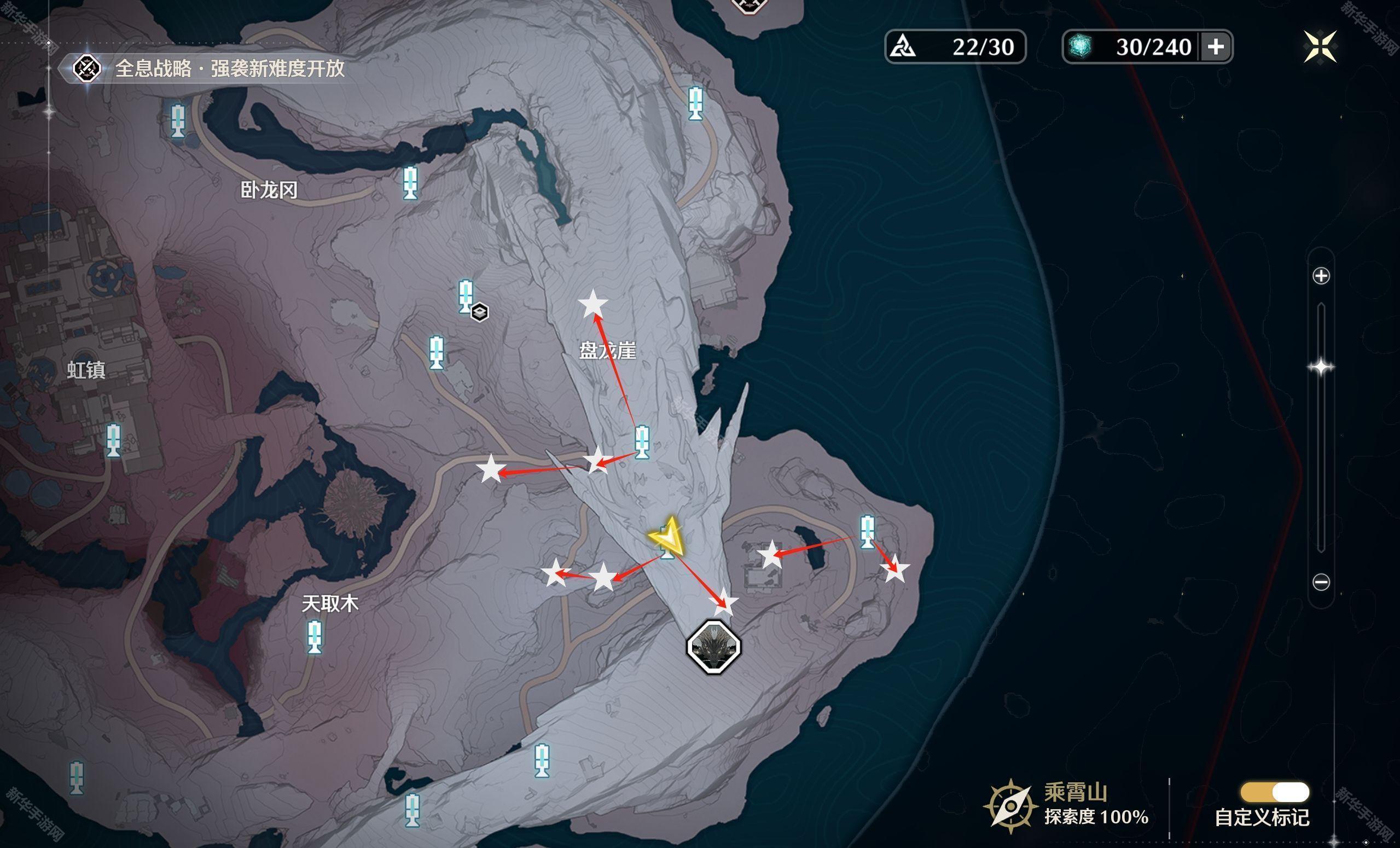The width and height of the screenshot is (1400, 848).
Task: Zoom out the map with the minus button
Action: click(x=1321, y=582)
